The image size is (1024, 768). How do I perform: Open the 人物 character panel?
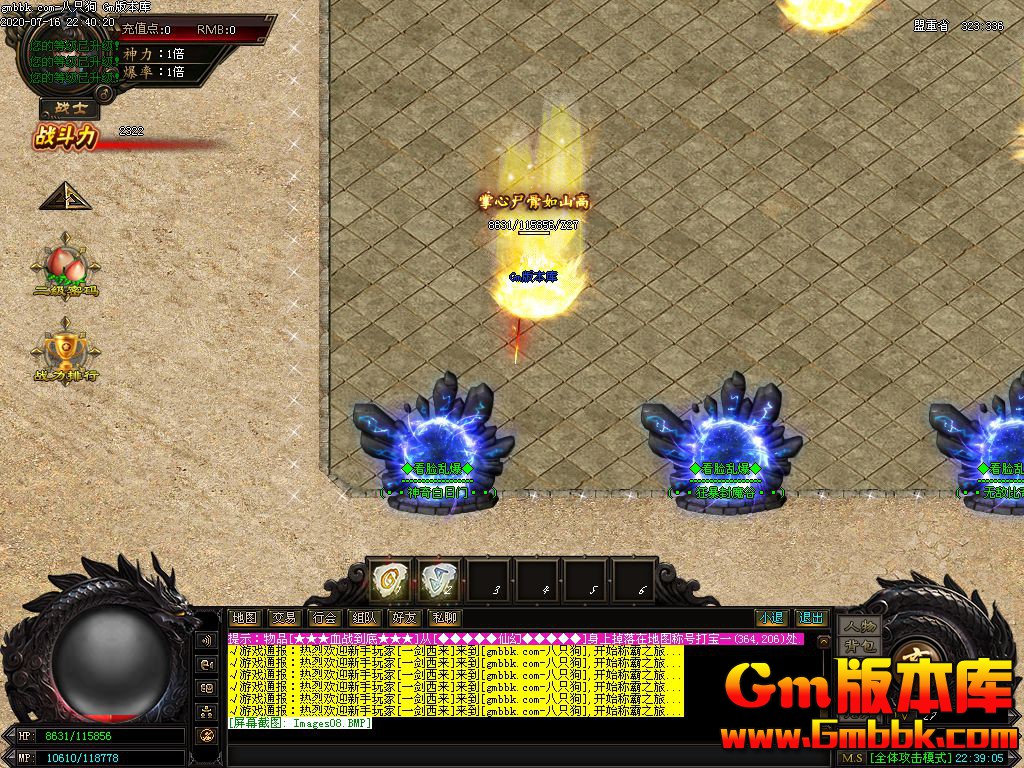(859, 626)
